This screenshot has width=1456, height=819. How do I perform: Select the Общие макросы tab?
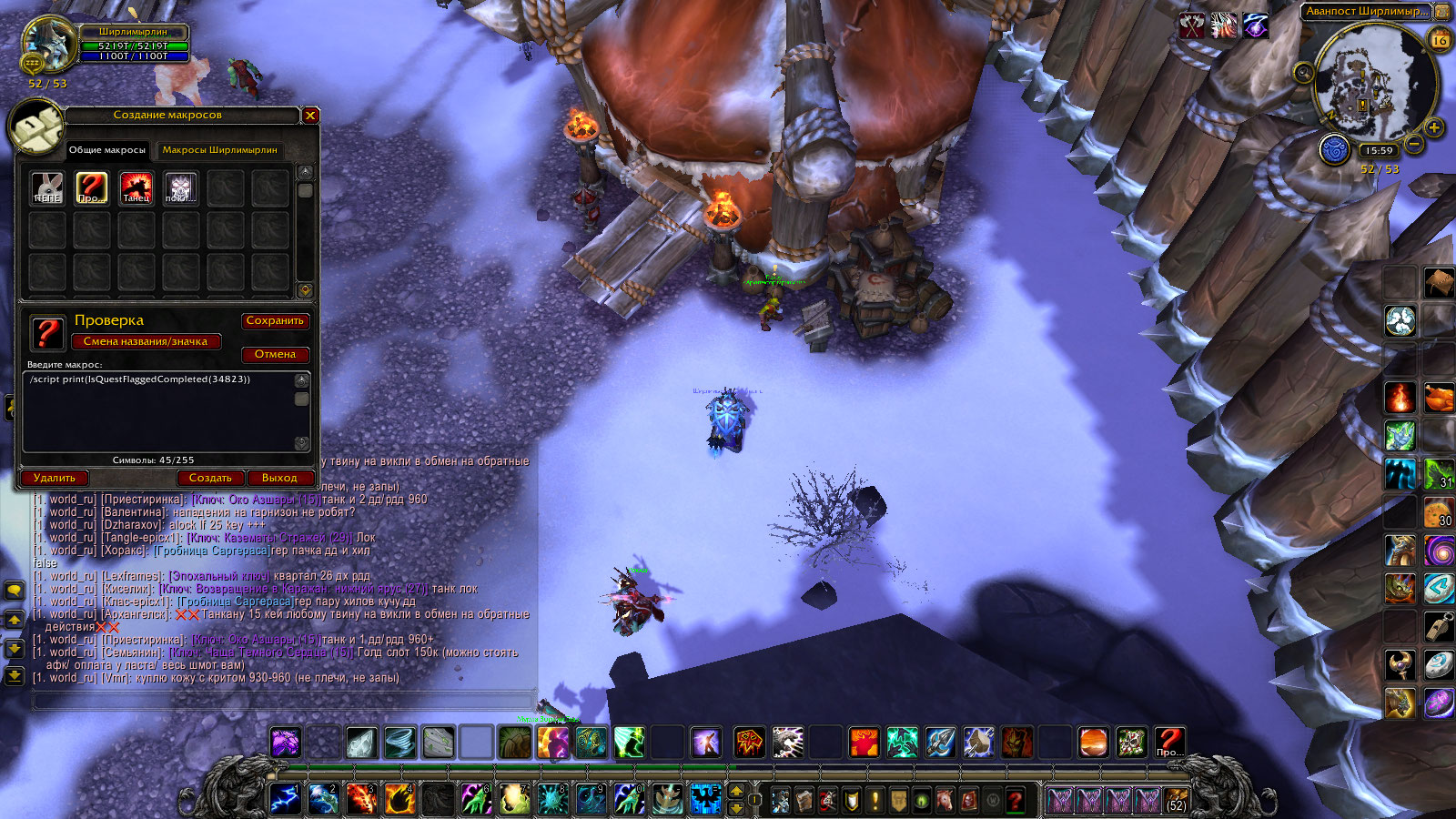tap(107, 150)
